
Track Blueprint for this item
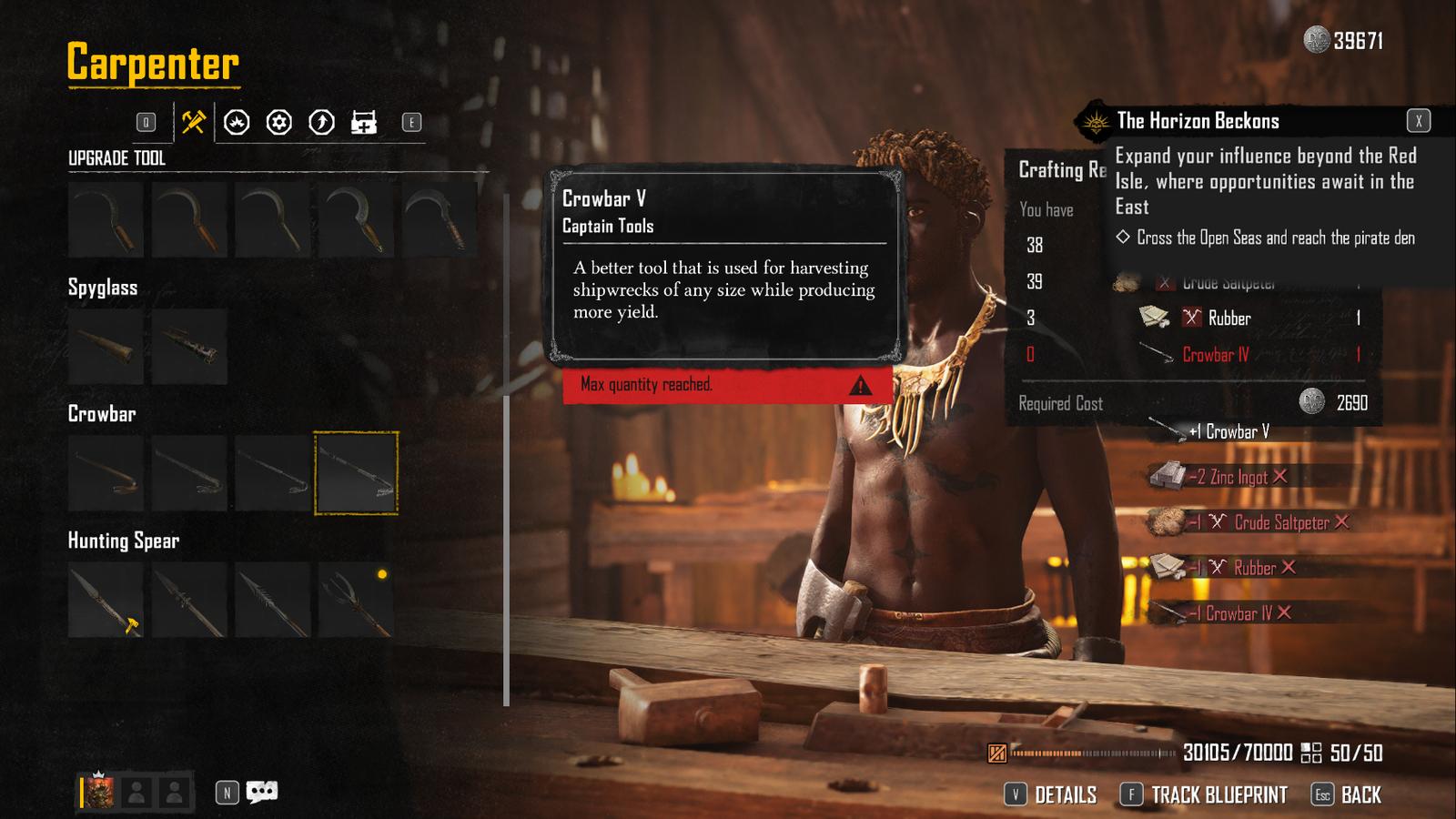[x=1204, y=795]
